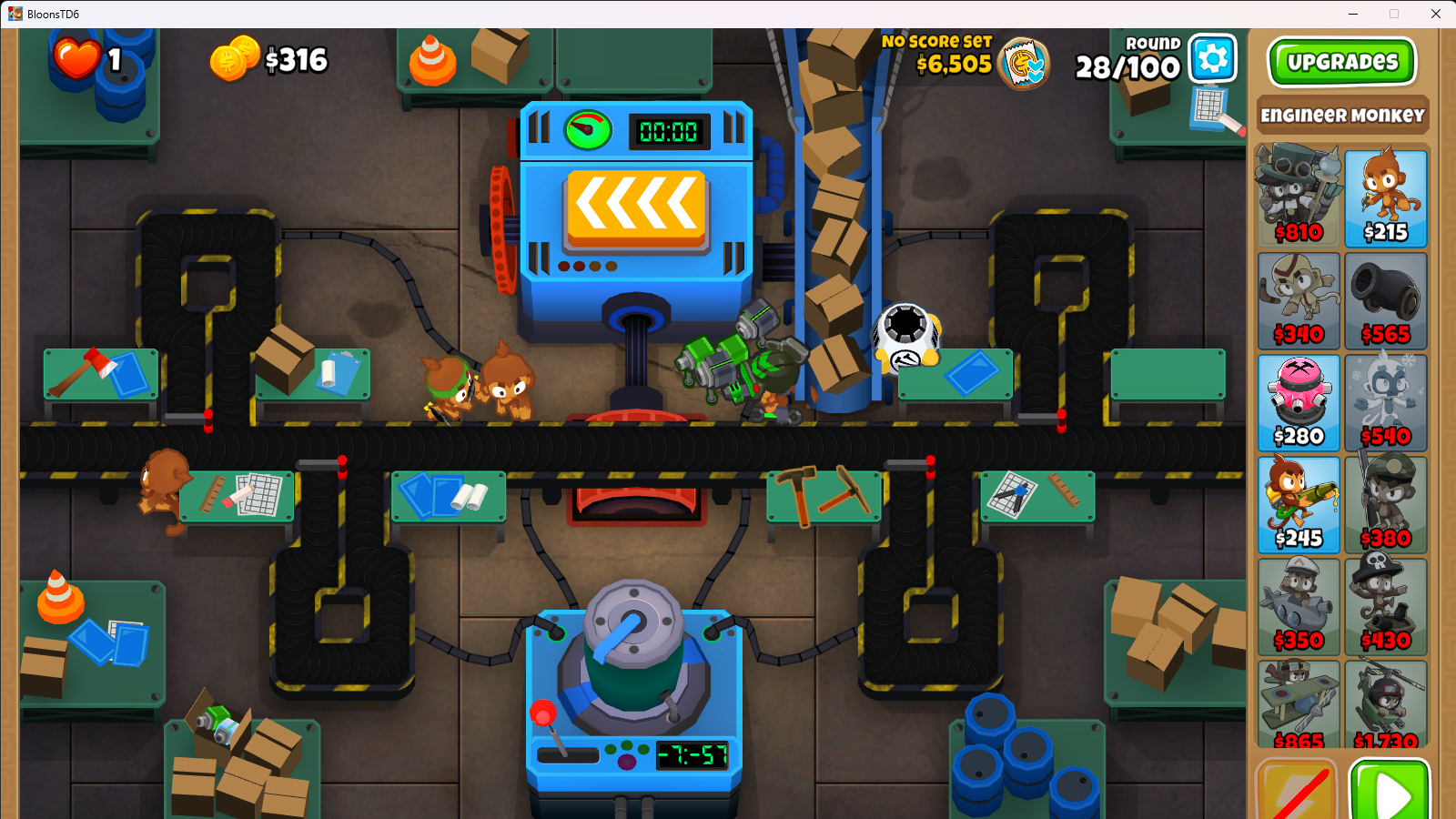The image size is (1456, 819).
Task: Start the round with the green play button
Action: 1389,791
